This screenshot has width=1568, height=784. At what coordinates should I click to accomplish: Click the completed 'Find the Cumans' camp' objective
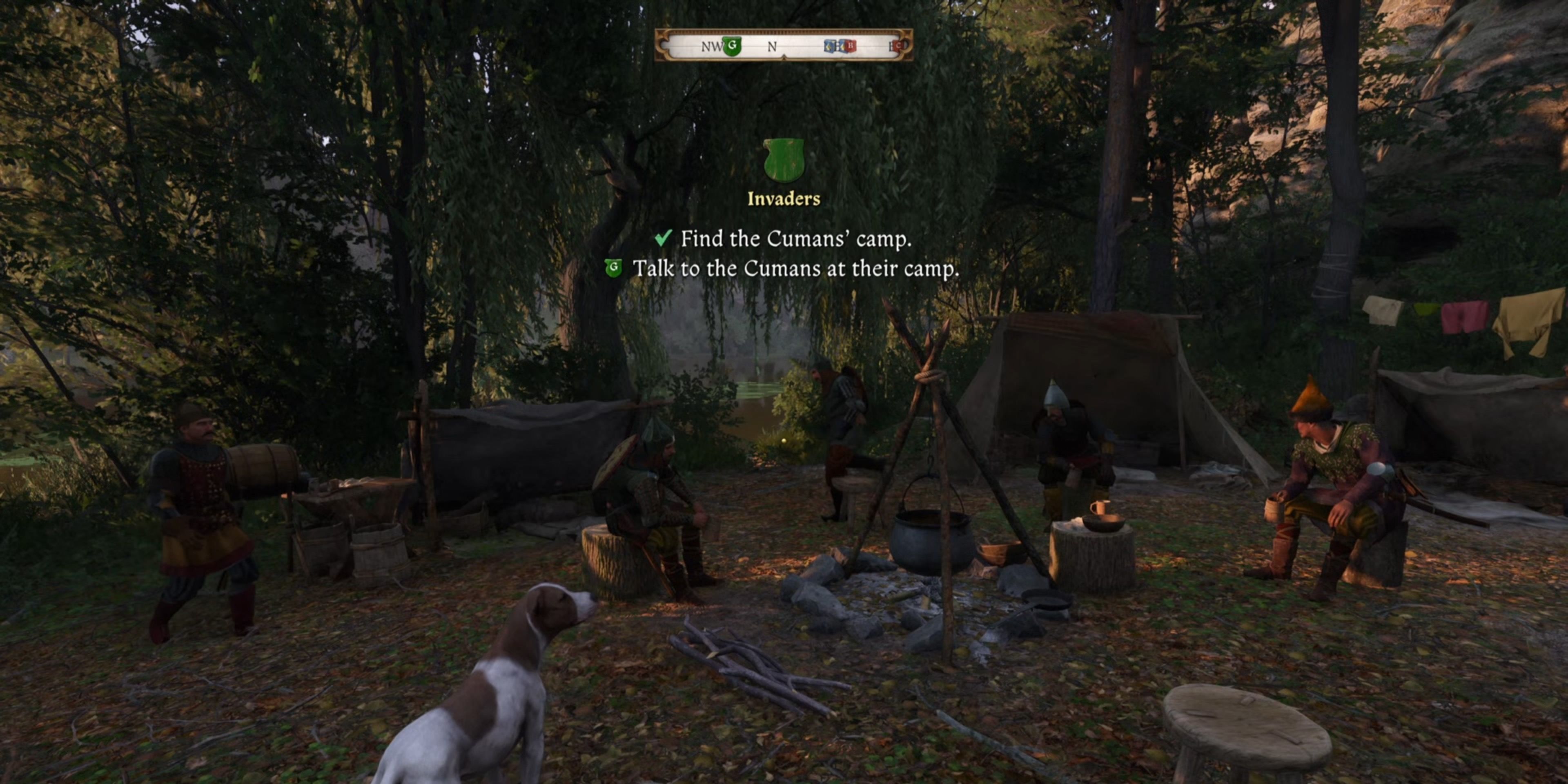coord(795,238)
